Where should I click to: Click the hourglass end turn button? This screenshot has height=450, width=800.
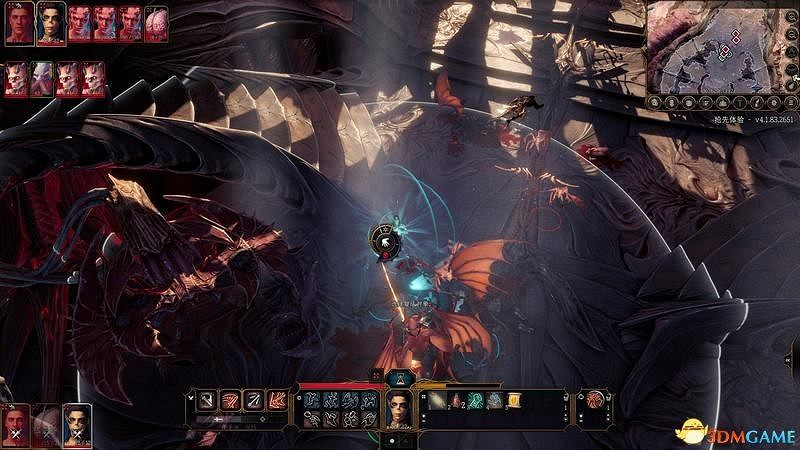pyautogui.click(x=400, y=377)
